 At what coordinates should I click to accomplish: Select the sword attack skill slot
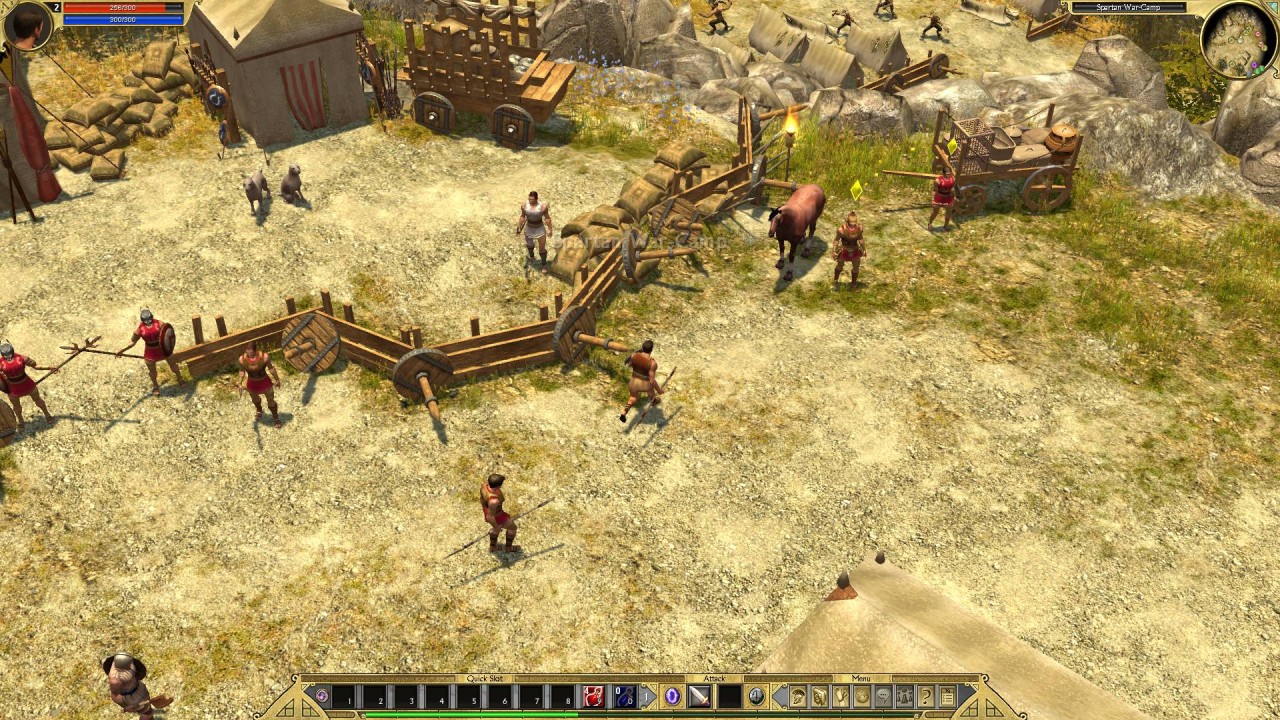698,696
